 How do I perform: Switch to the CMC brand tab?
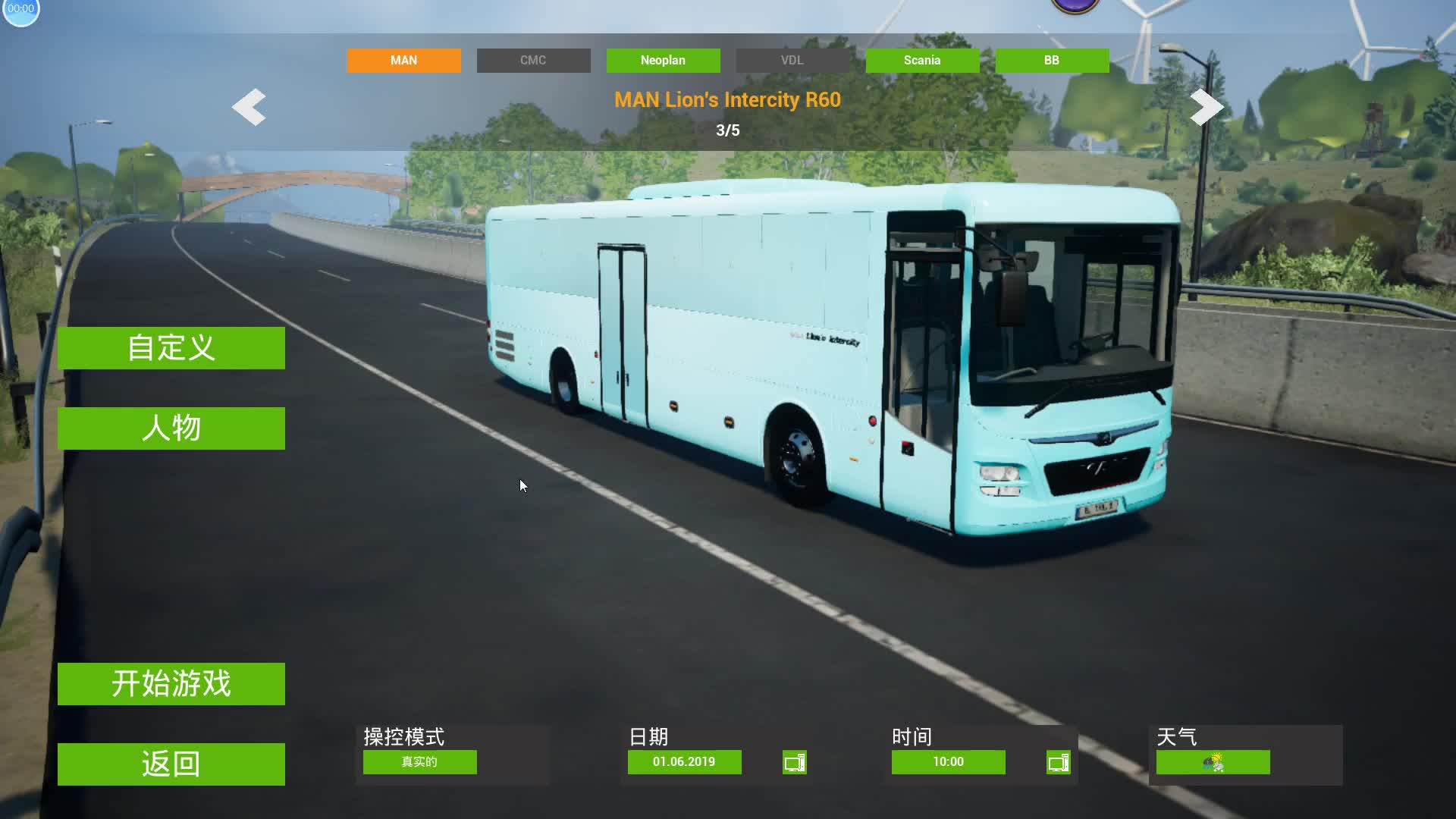pyautogui.click(x=533, y=61)
